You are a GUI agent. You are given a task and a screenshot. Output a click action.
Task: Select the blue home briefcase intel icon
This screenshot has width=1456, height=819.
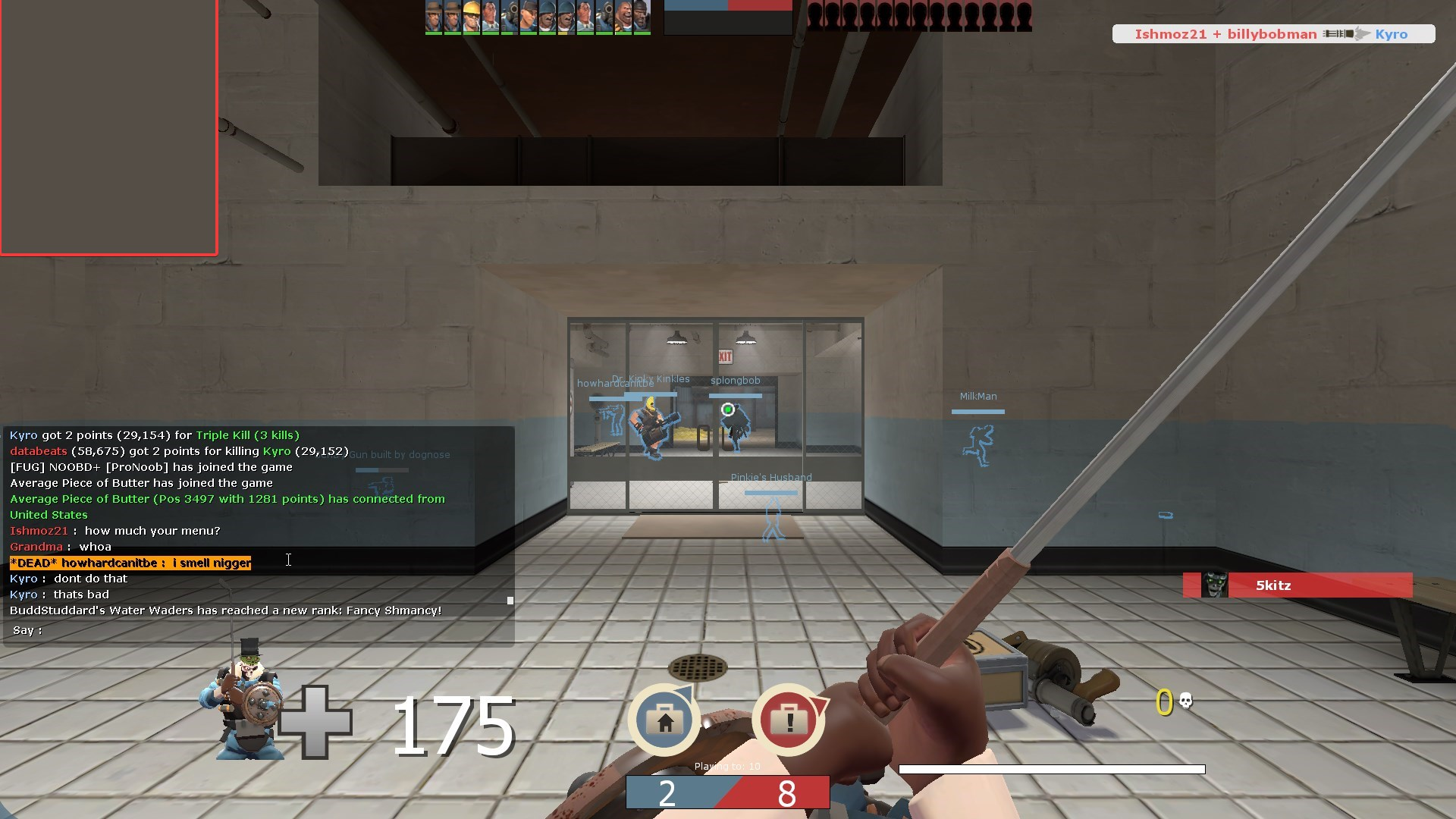664,720
